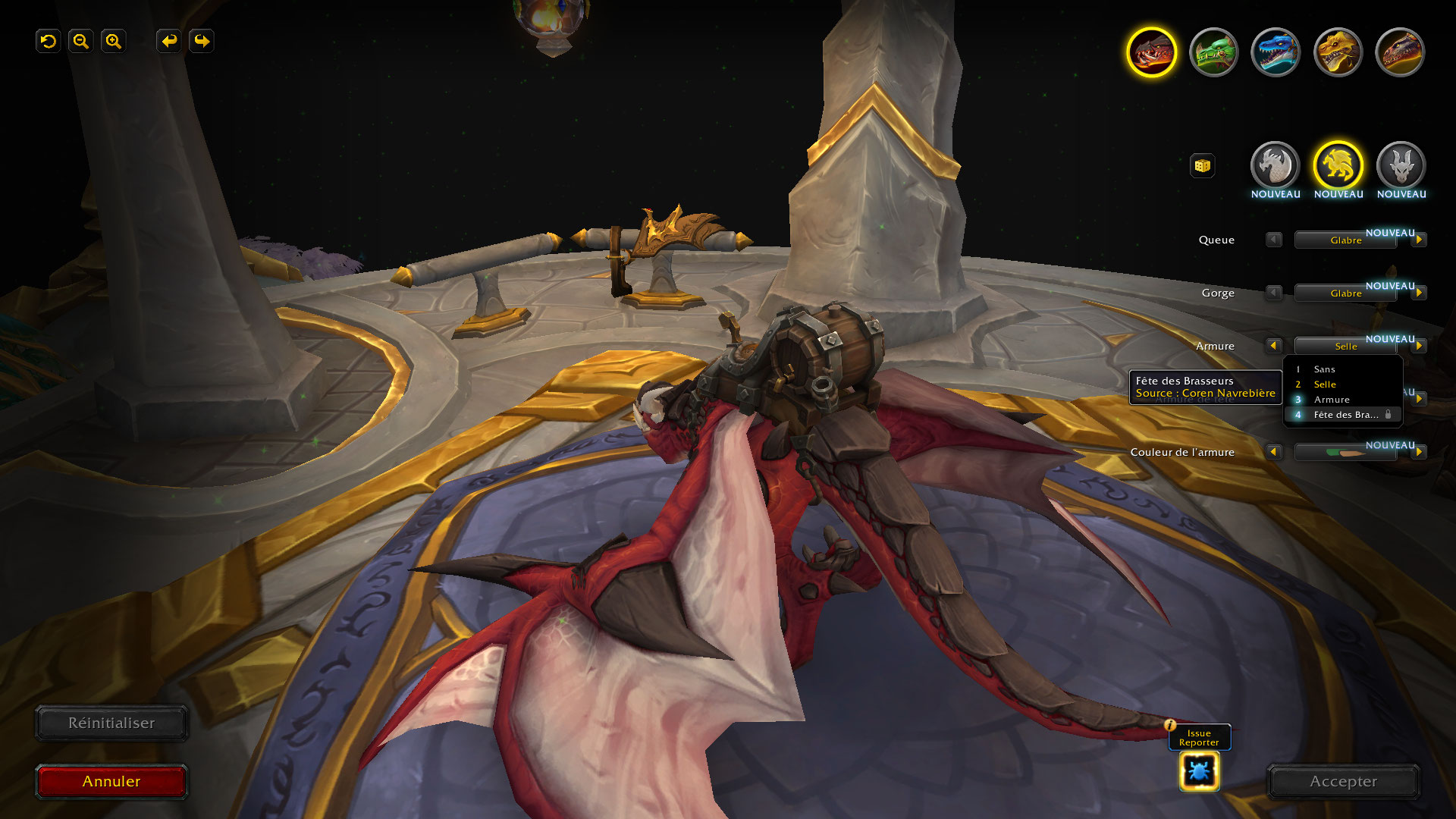Image resolution: width=1456 pixels, height=819 pixels.
Task: Choose 'Sans' in the armor dropdown
Action: point(1325,369)
